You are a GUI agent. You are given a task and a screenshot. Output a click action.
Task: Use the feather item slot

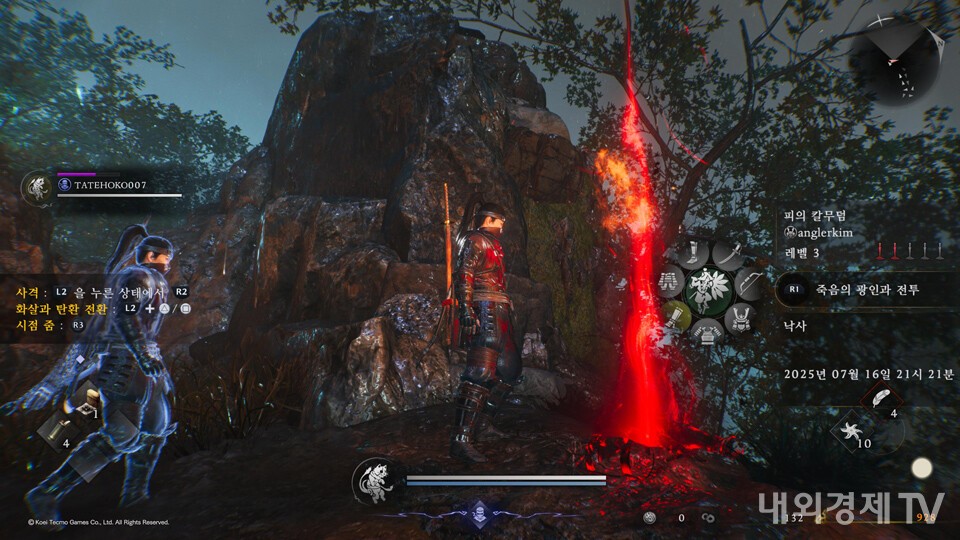[x=879, y=399]
